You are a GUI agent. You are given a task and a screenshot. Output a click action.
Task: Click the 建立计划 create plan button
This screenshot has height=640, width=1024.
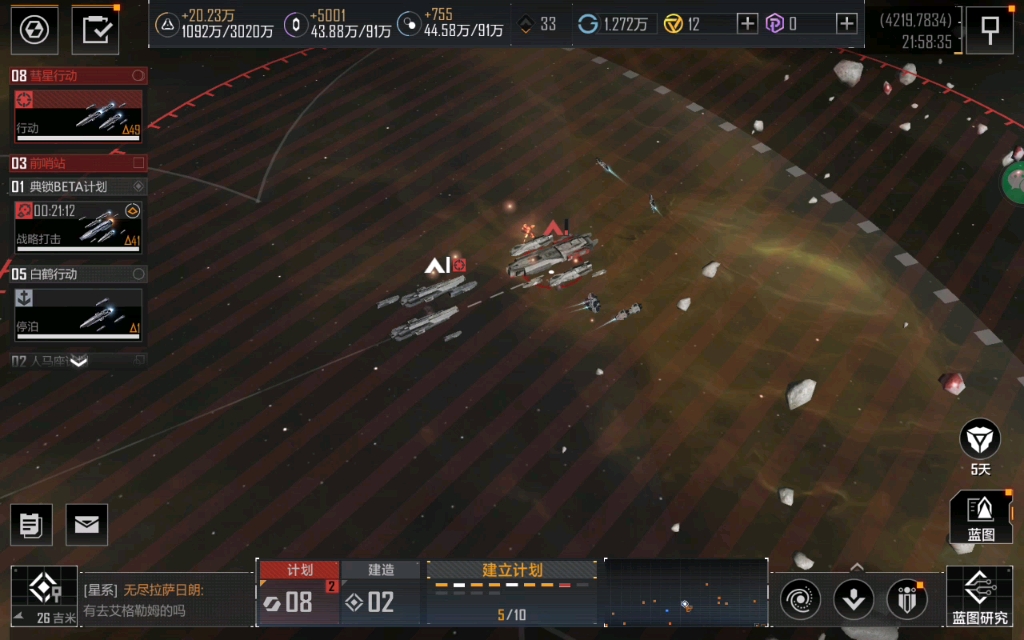[x=512, y=571]
